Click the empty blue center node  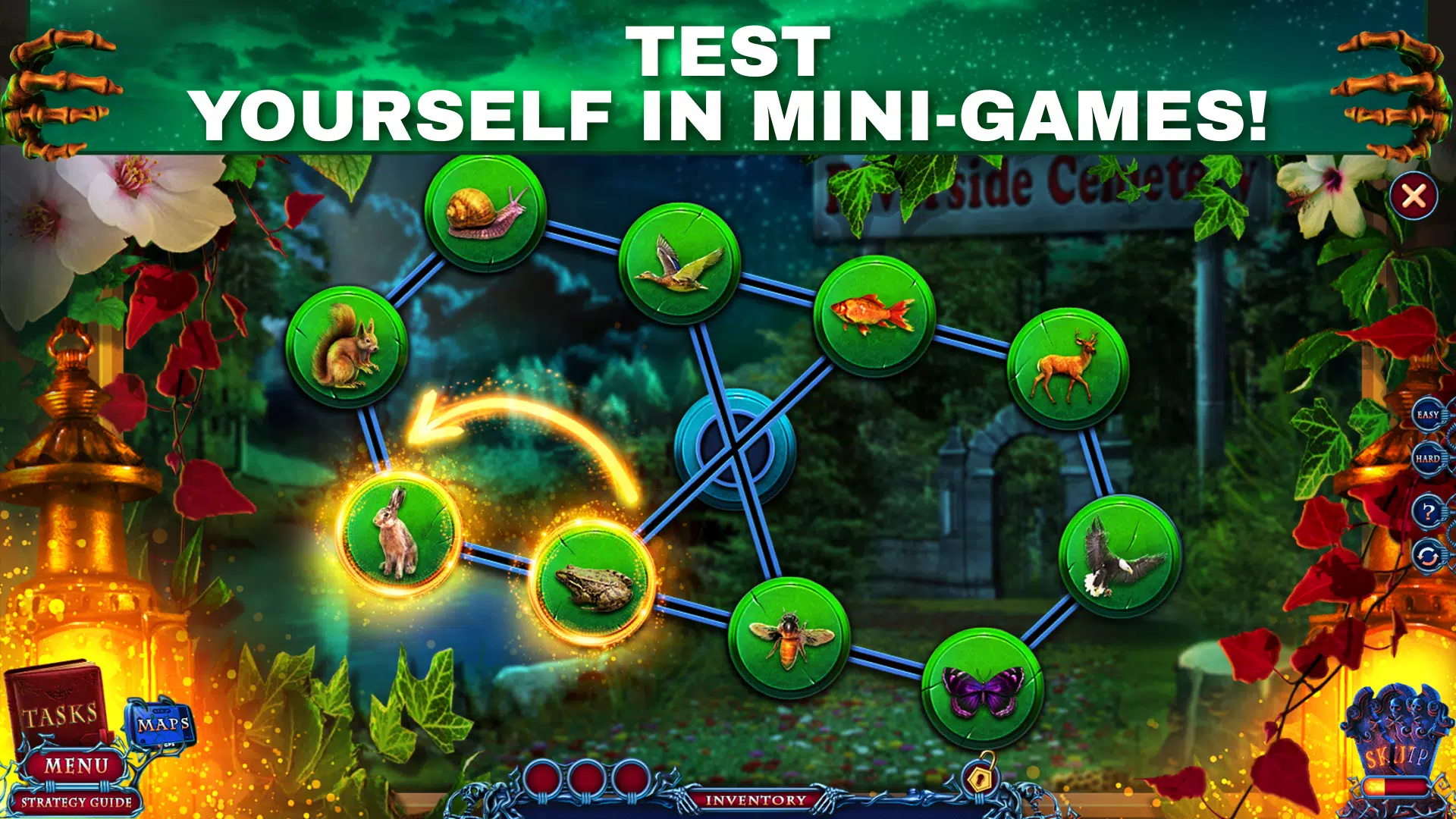pos(733,449)
